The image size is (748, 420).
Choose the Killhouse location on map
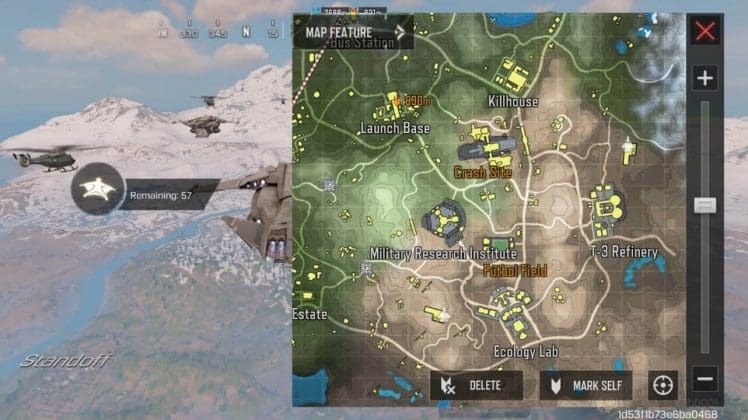512,102
